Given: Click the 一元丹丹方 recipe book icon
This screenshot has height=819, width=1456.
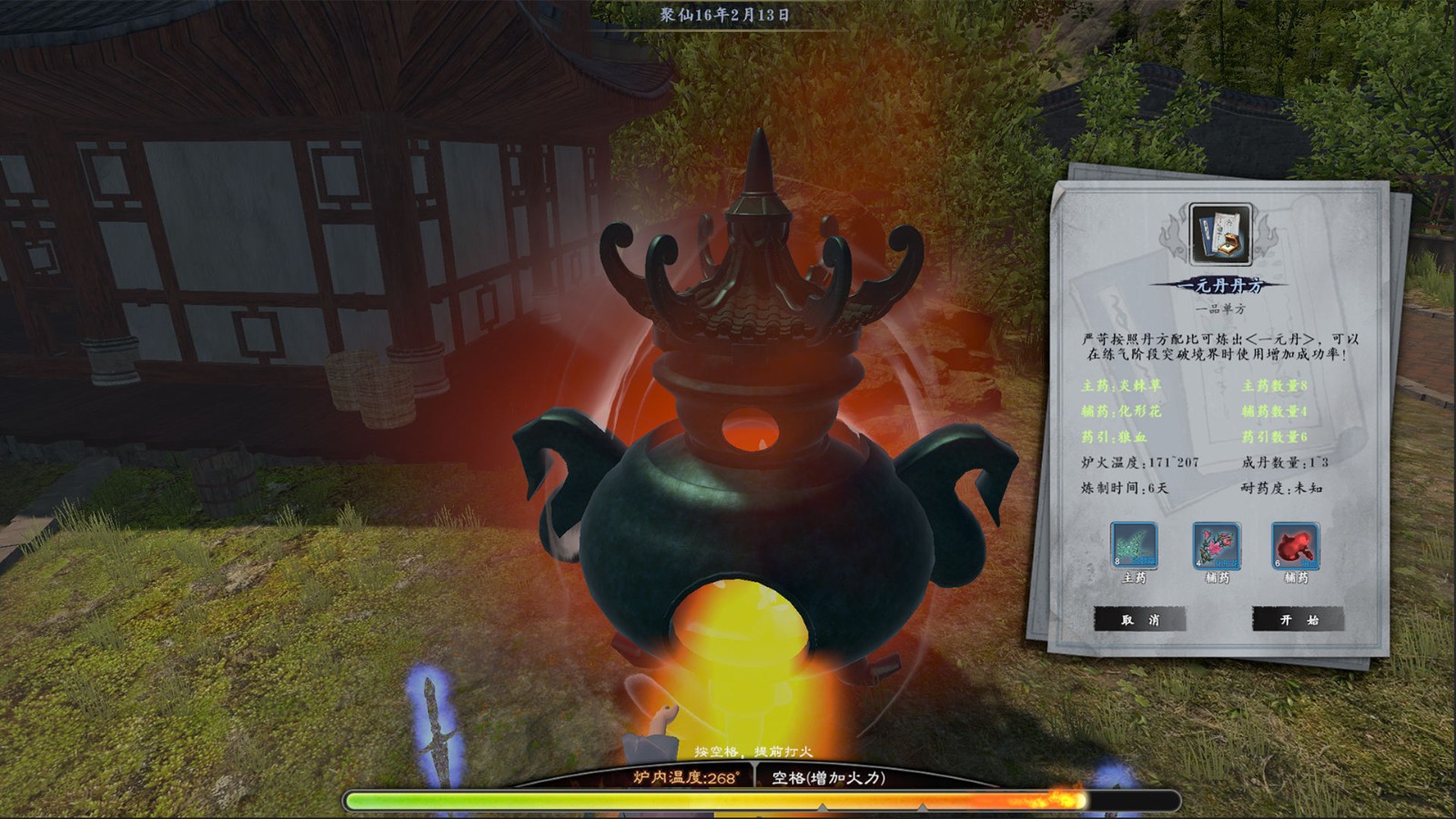Looking at the screenshot, I should 1220,235.
